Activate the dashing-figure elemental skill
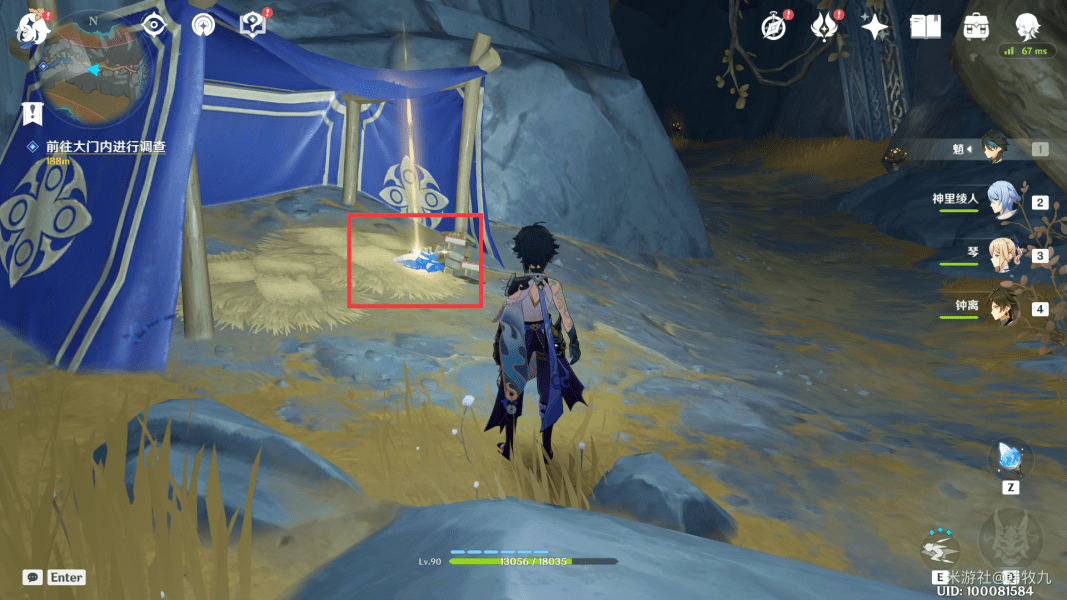Screen dimensions: 1067x600 940,549
